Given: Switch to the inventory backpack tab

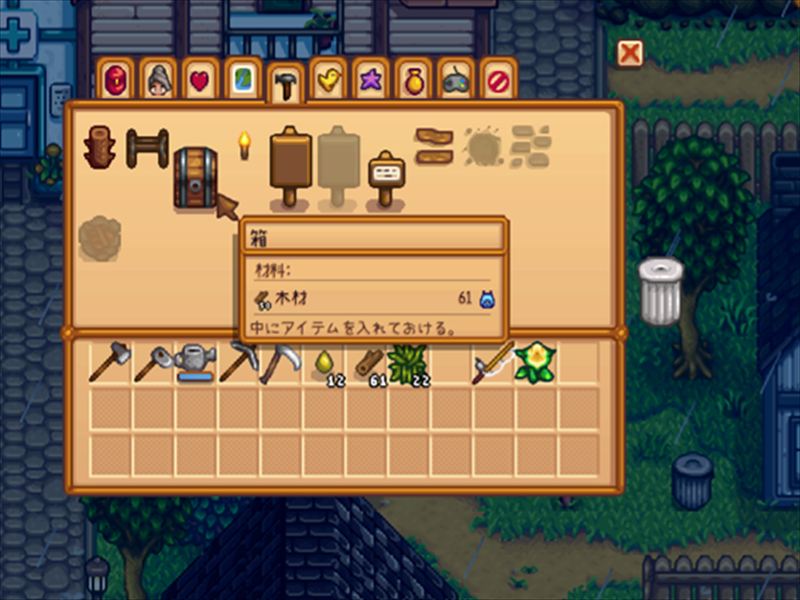Looking at the screenshot, I should point(115,78).
